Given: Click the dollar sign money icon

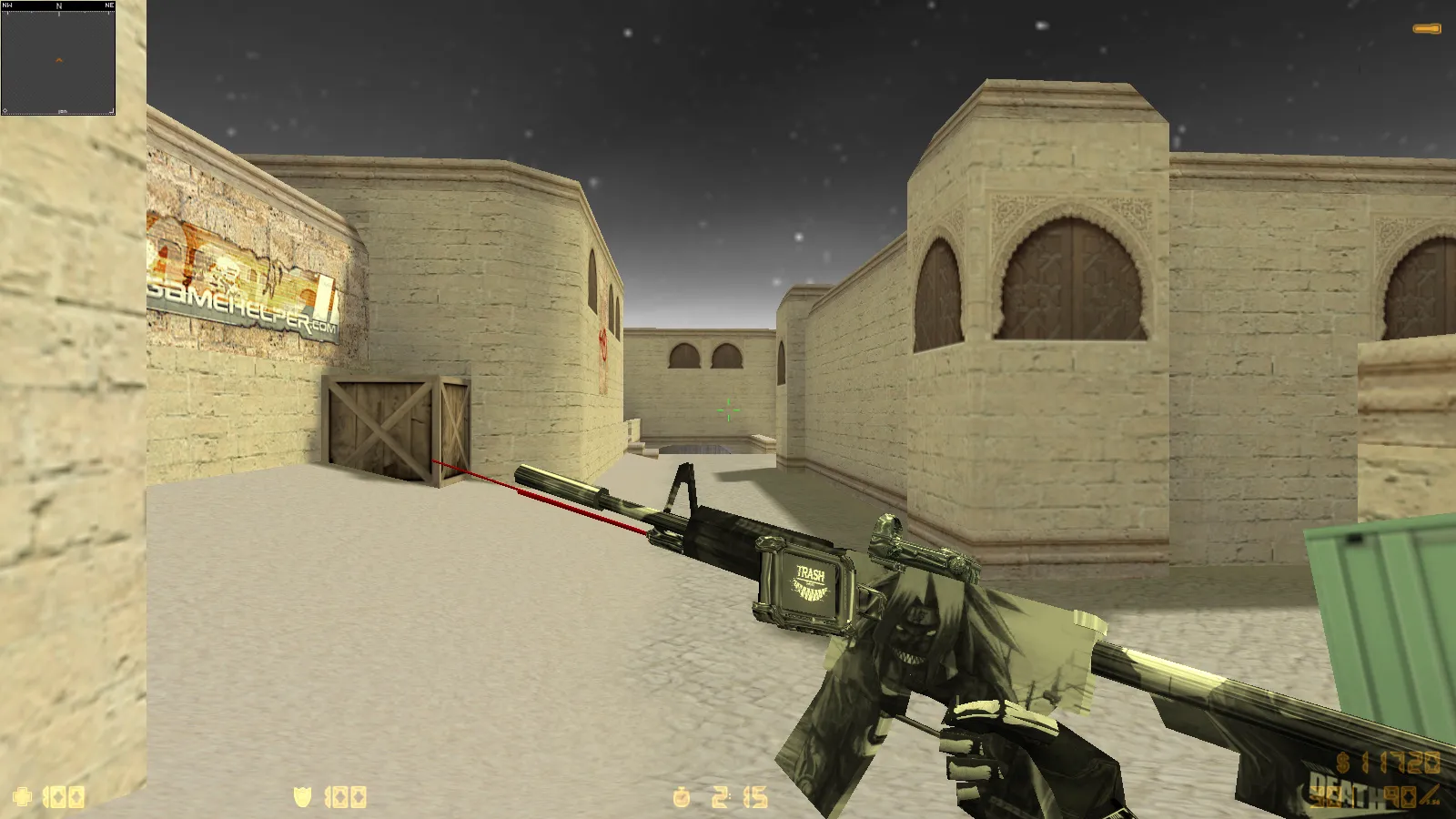Looking at the screenshot, I should pos(1342,764).
